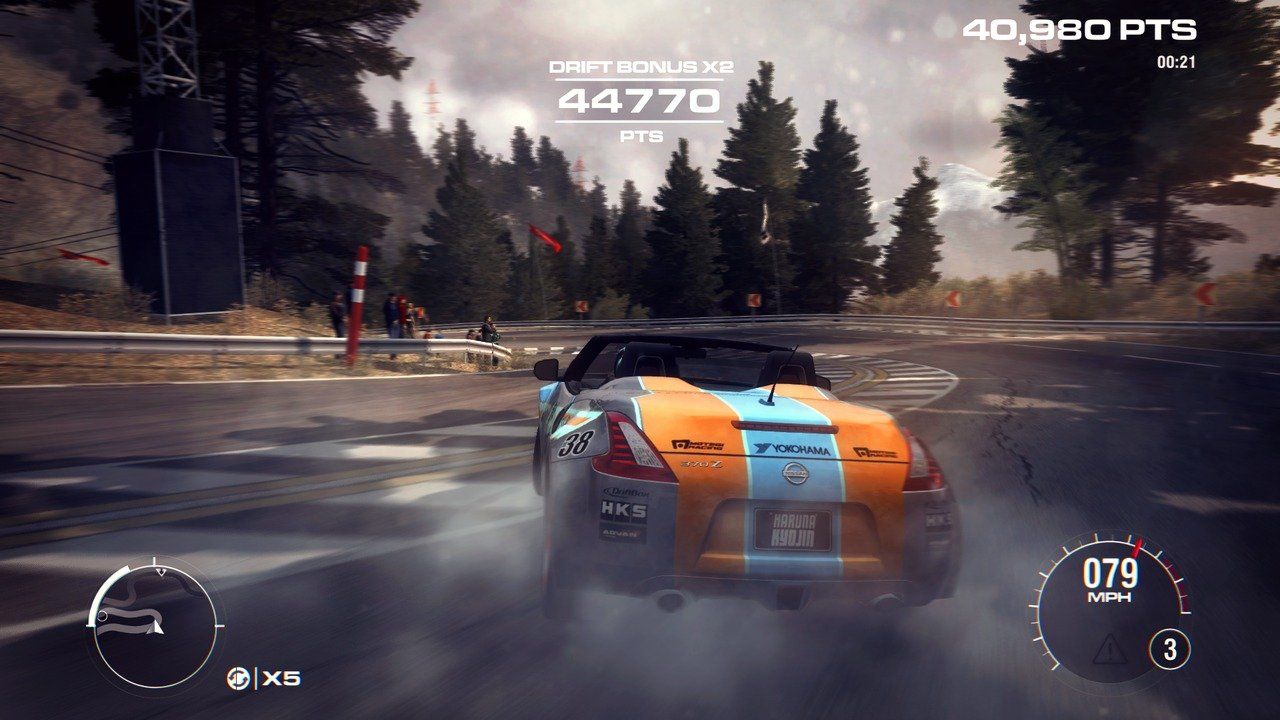Select the warning triangle on the speedometer

(x=1110, y=648)
